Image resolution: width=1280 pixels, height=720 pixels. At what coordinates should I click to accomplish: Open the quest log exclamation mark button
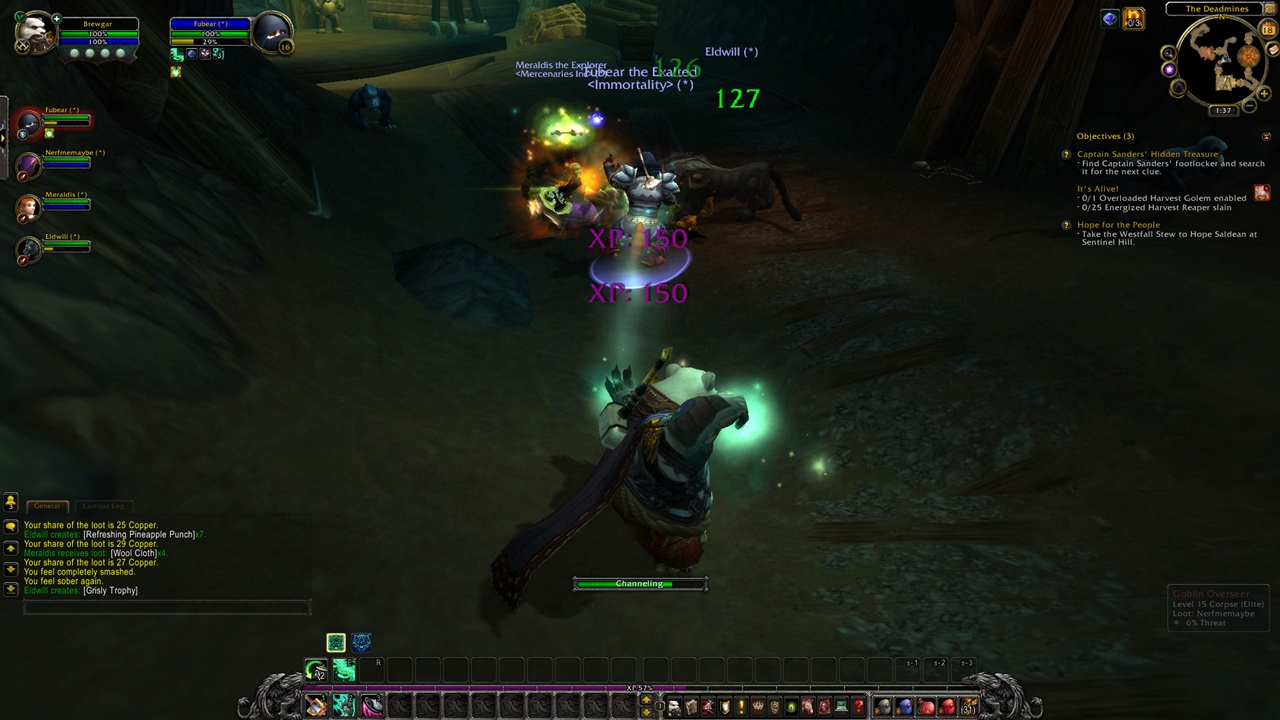point(741,708)
